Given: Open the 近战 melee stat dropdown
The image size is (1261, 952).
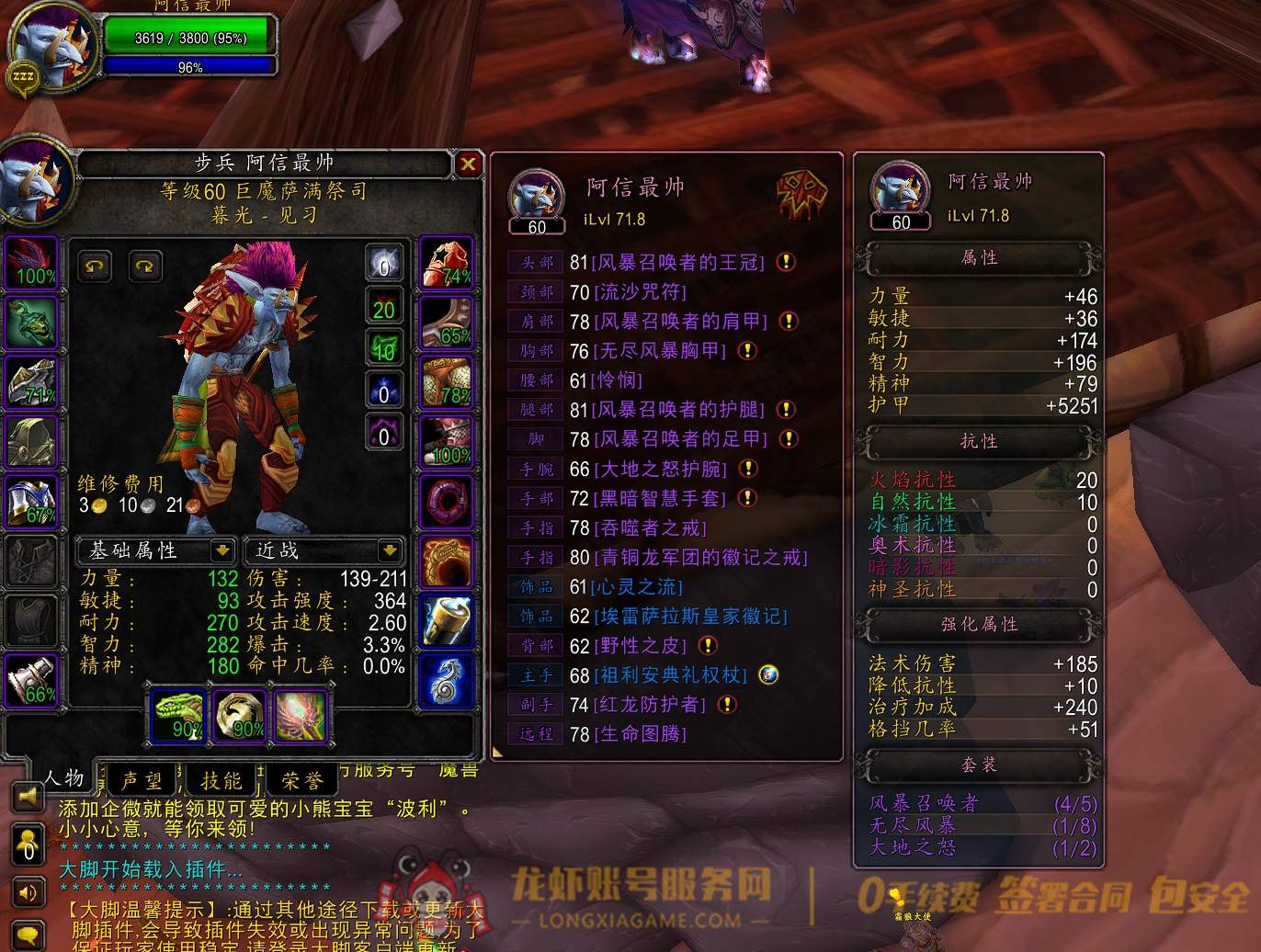Looking at the screenshot, I should [390, 550].
